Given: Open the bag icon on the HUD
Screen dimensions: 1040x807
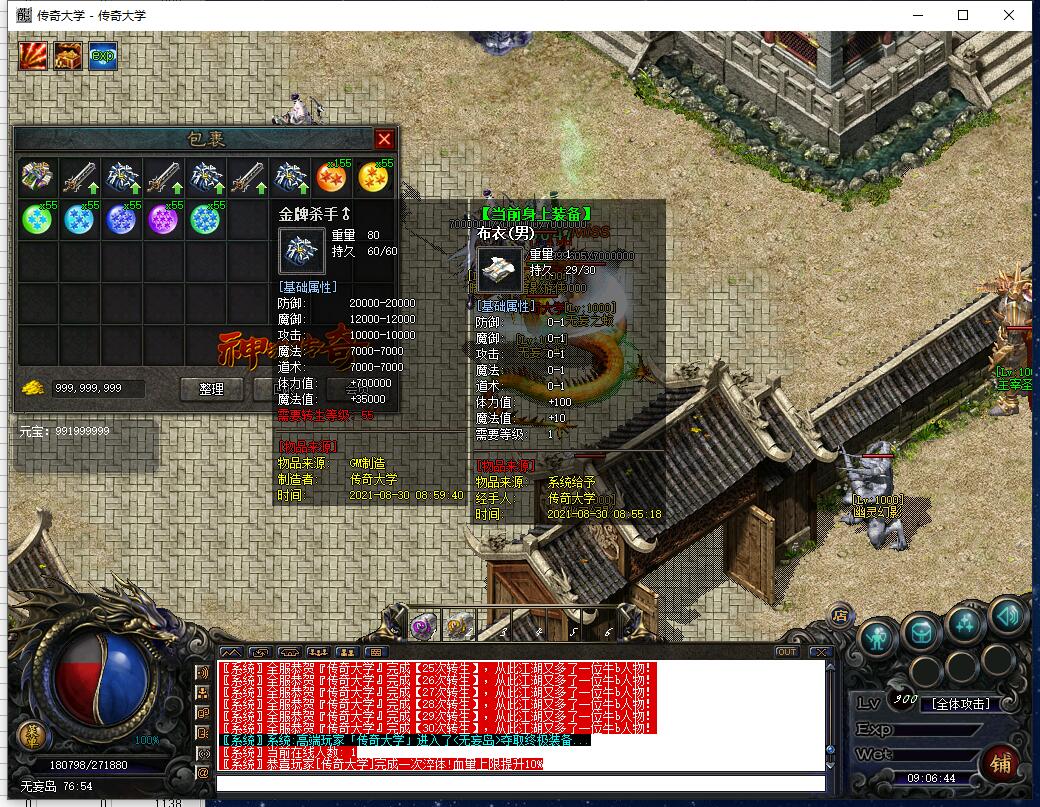Looking at the screenshot, I should pos(921,631).
